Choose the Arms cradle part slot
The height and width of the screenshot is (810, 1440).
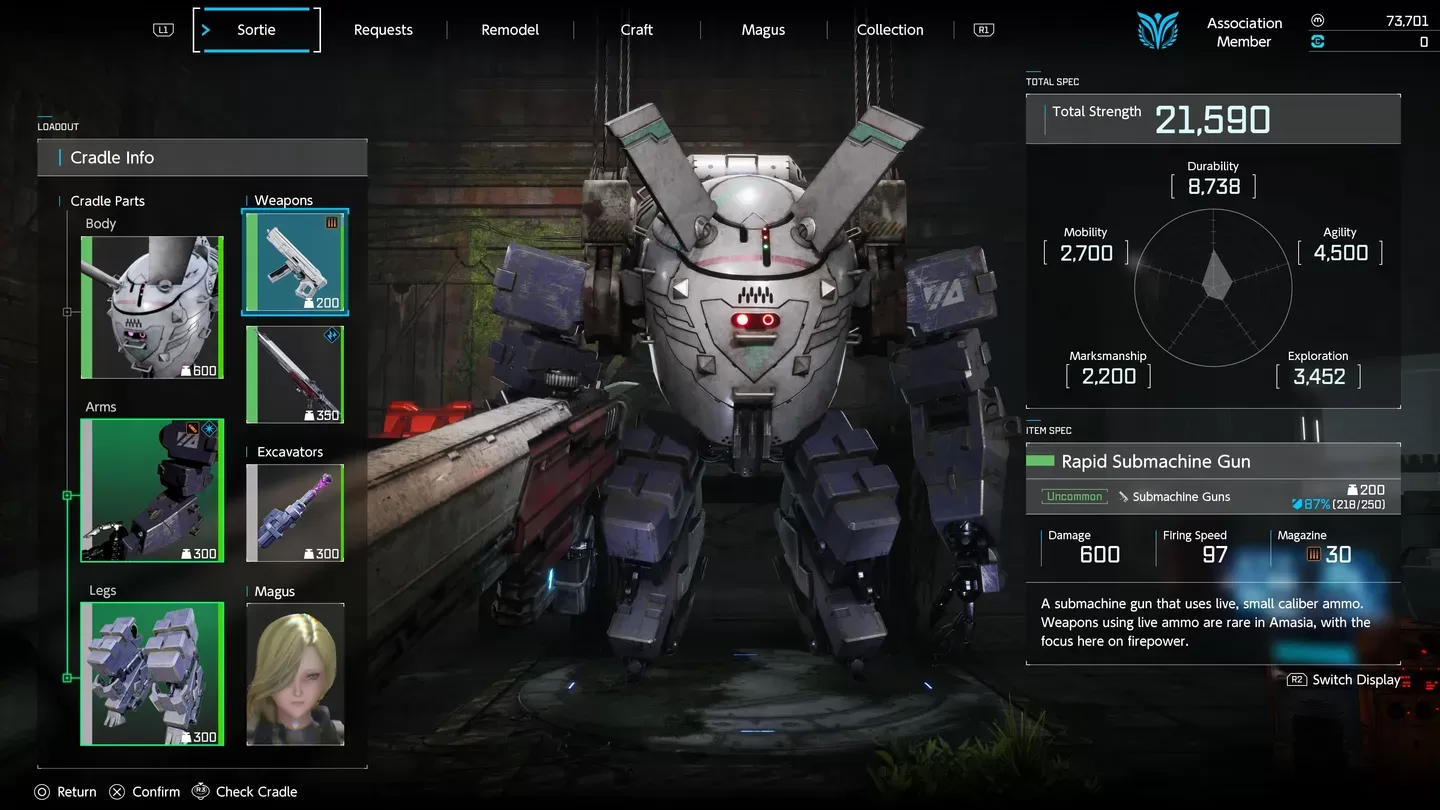pos(152,491)
